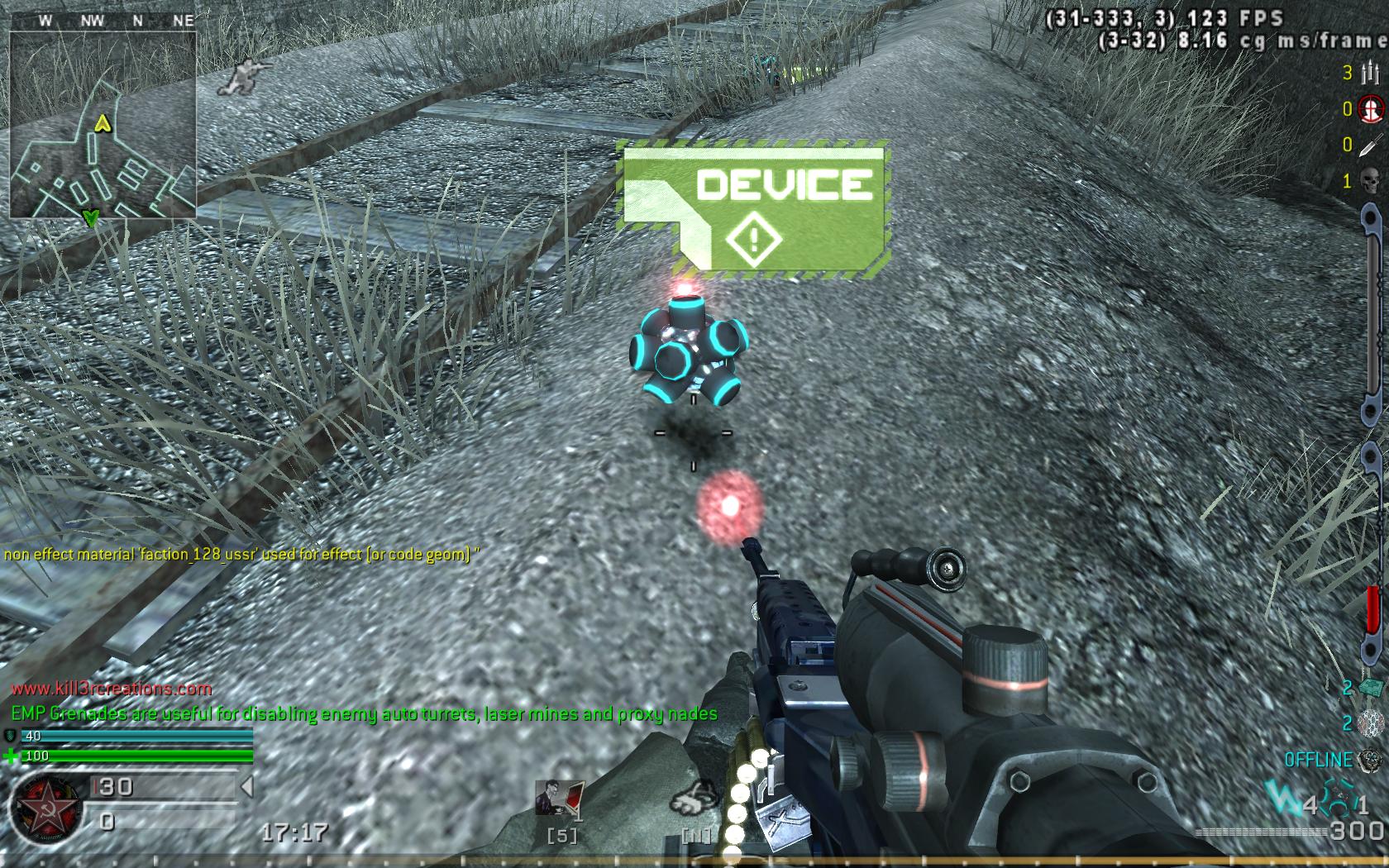Click the knife melee kills icon
The height and width of the screenshot is (868, 1389).
[1370, 145]
